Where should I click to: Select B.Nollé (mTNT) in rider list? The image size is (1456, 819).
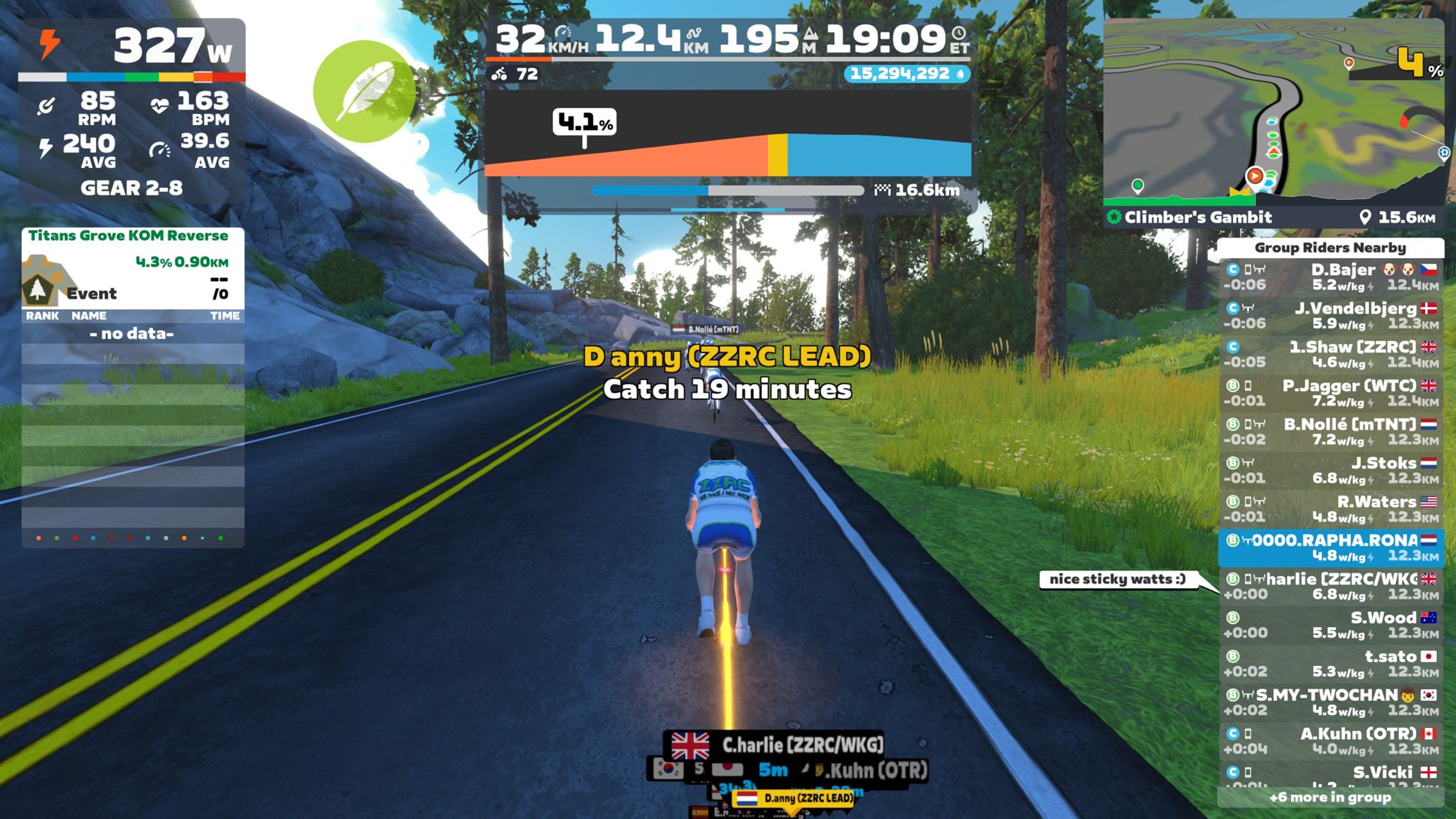pyautogui.click(x=1330, y=432)
